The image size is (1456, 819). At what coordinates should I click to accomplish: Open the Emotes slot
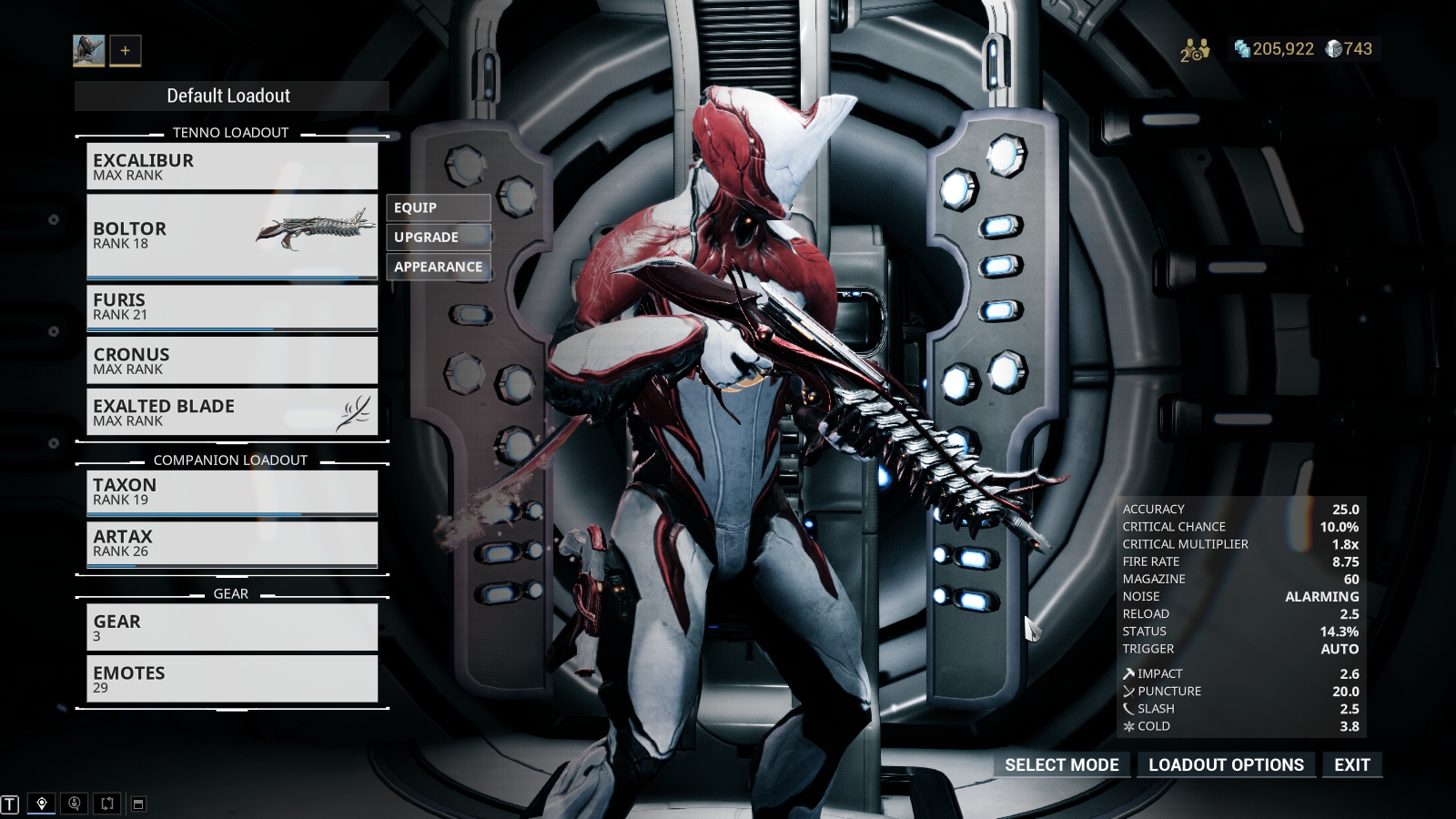231,679
